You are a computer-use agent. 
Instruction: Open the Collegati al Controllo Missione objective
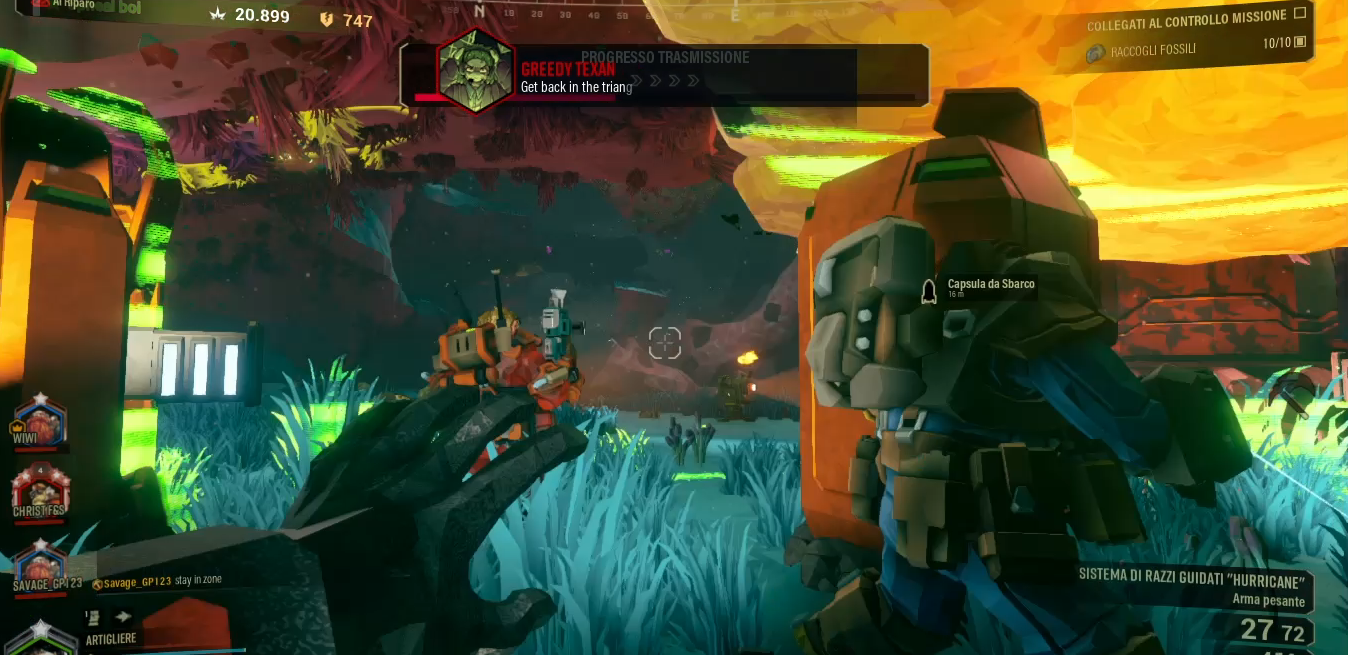point(1186,18)
